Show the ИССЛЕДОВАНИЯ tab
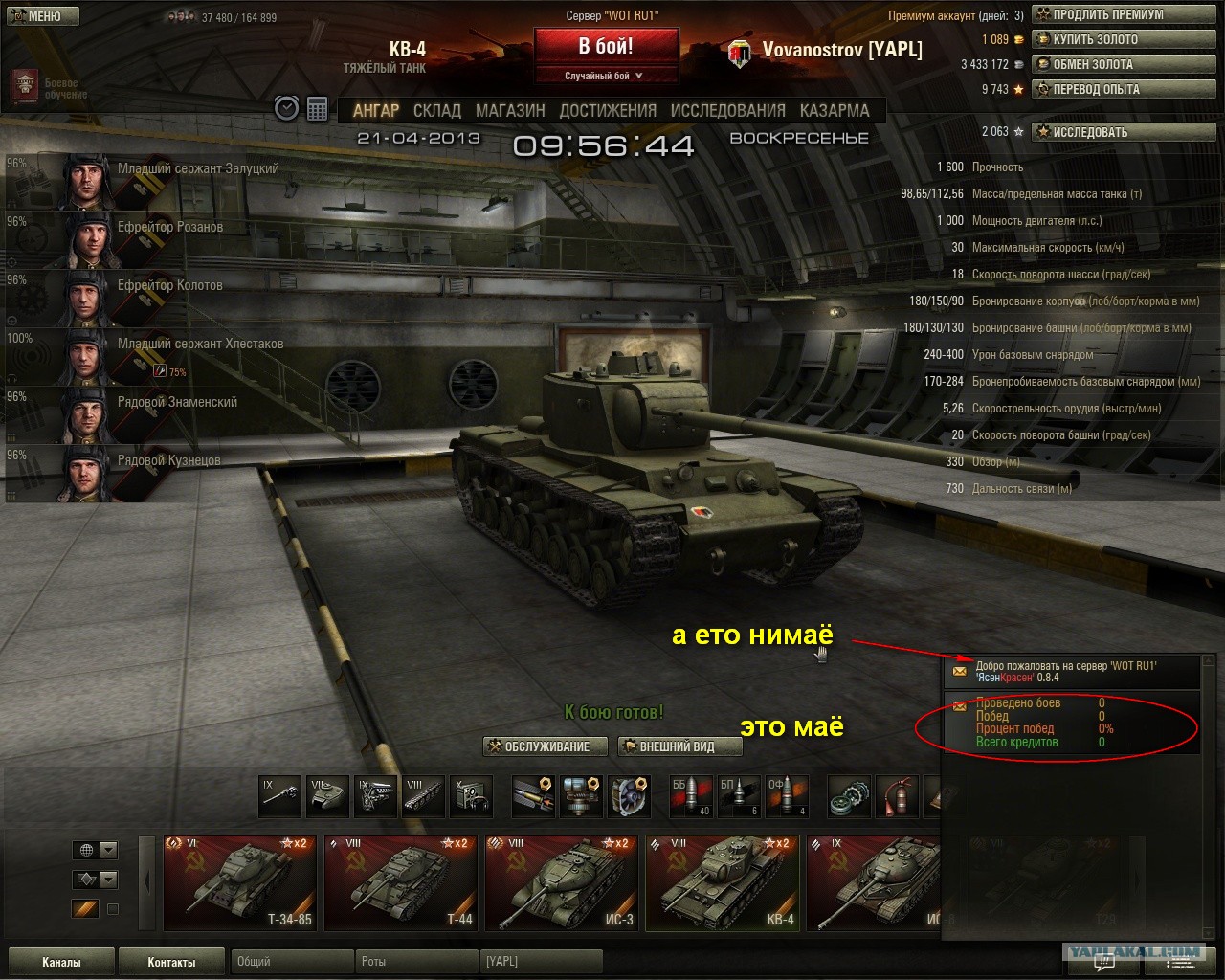This screenshot has height=980, width=1225. 727,111
